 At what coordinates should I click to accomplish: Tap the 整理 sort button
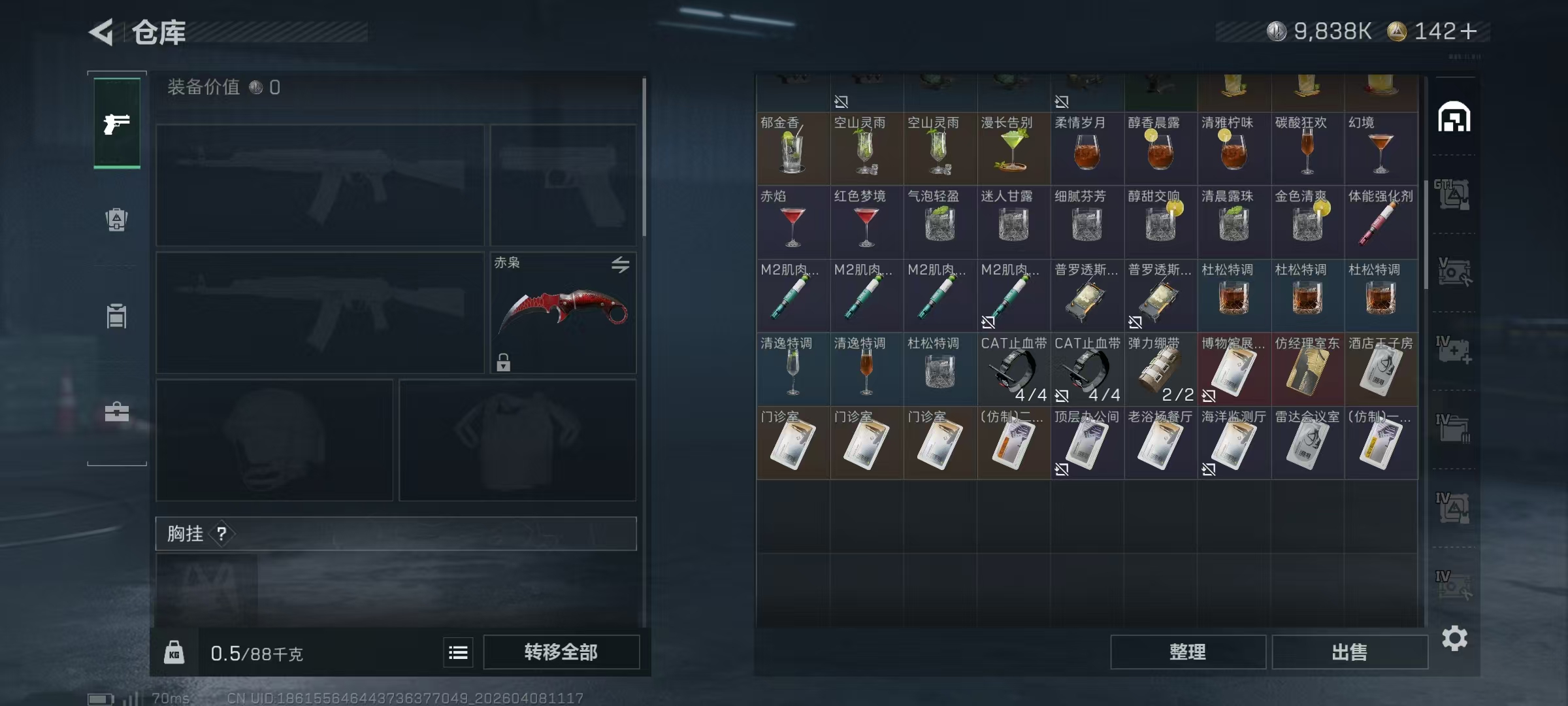1187,652
